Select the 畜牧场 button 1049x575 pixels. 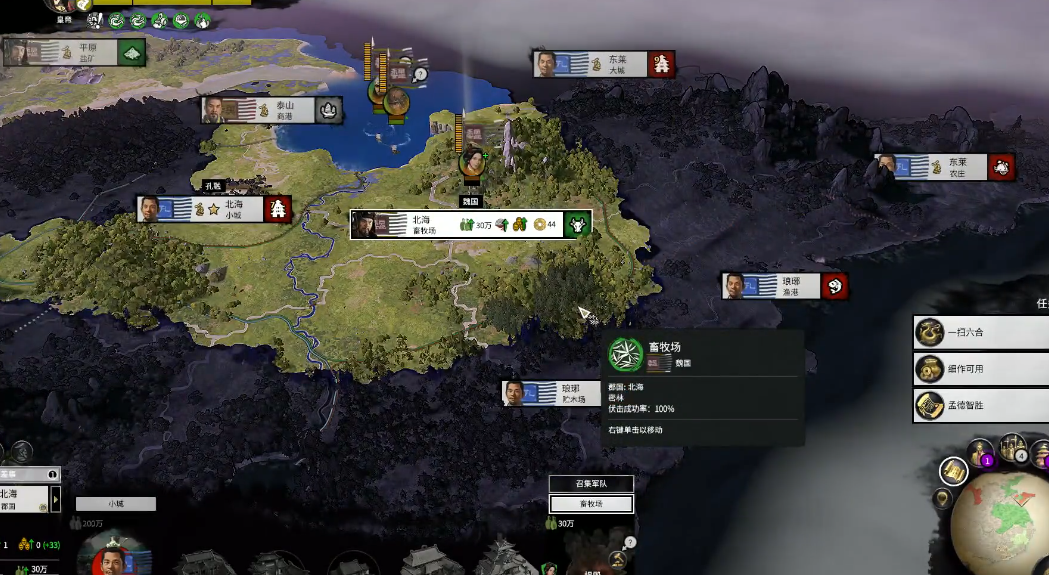point(591,504)
